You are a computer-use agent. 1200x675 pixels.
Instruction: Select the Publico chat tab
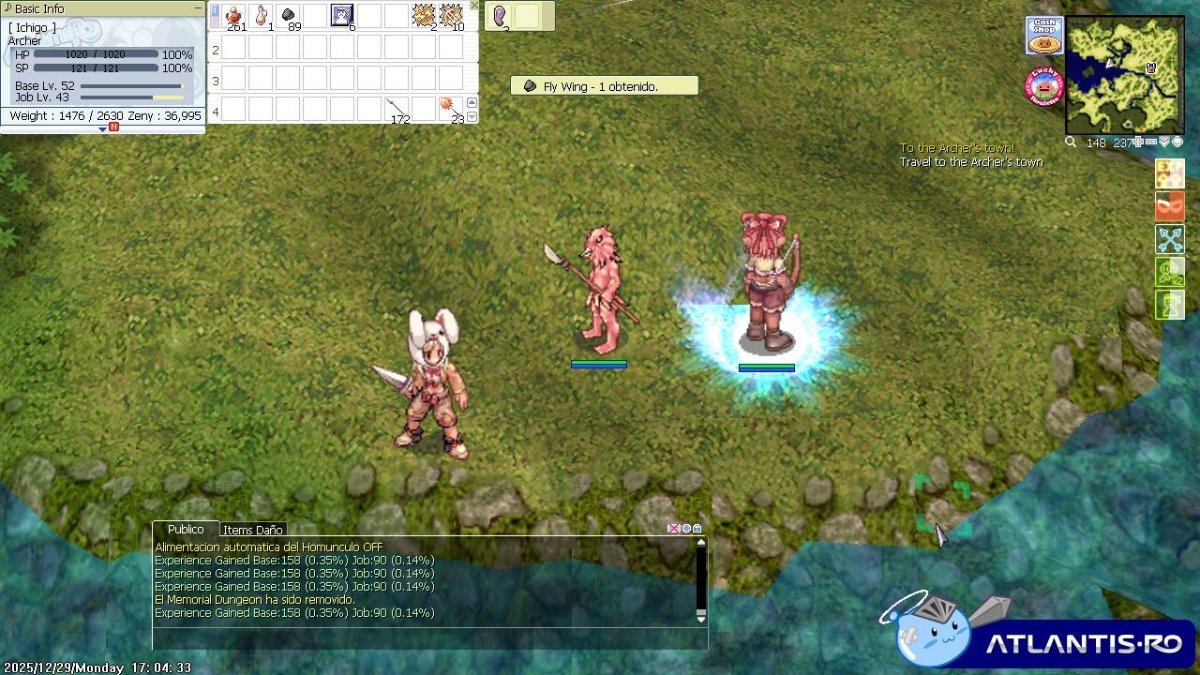185,529
